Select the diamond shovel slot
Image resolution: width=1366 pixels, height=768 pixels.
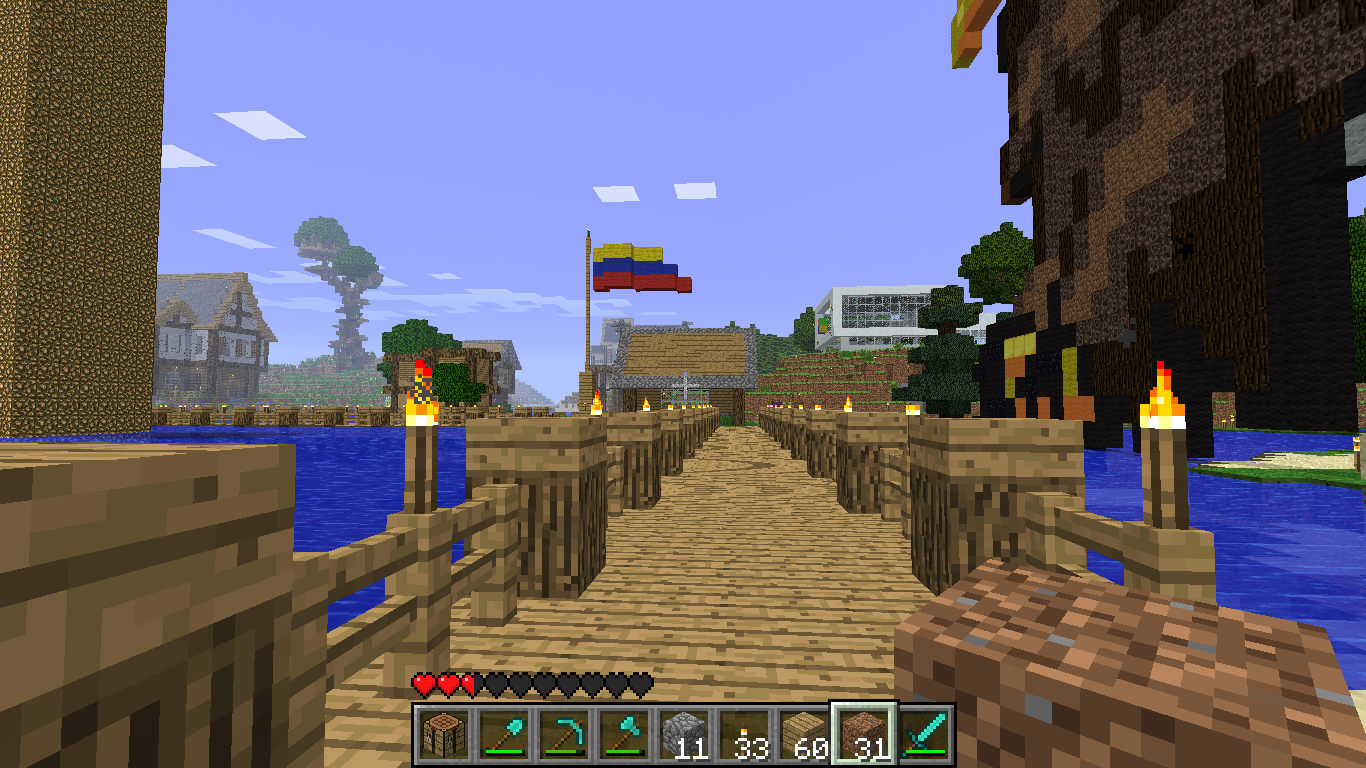click(x=502, y=734)
